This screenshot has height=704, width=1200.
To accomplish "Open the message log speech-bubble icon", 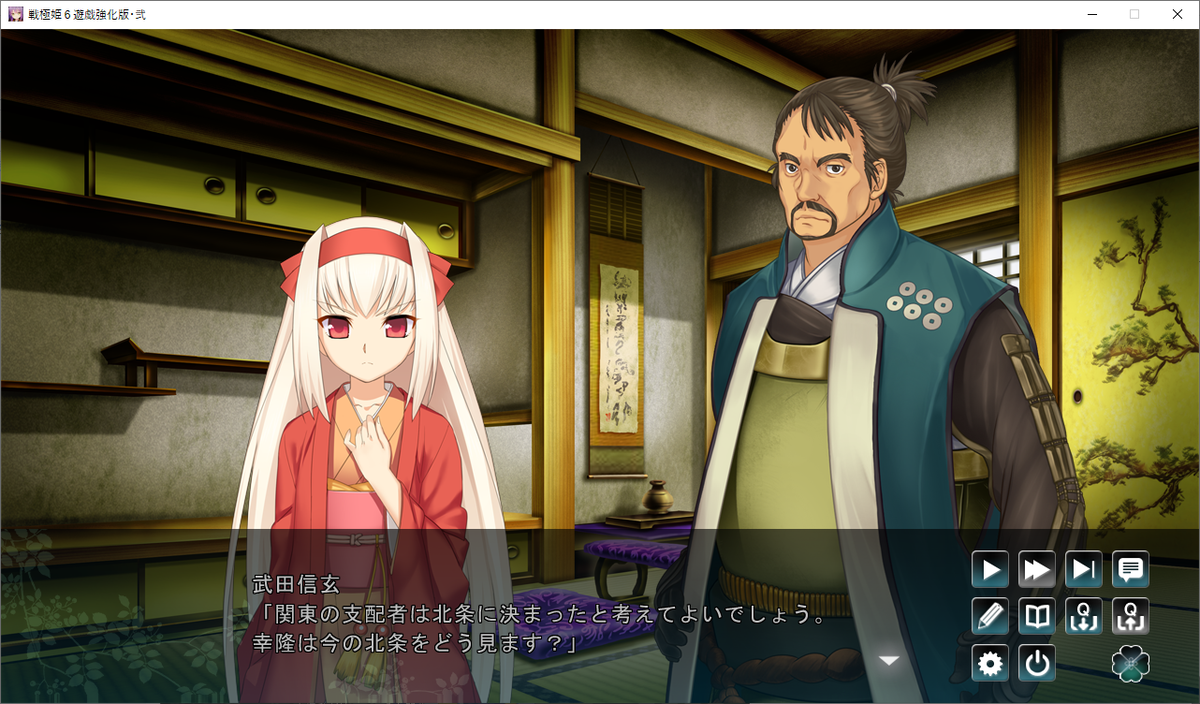I will [x=1131, y=570].
